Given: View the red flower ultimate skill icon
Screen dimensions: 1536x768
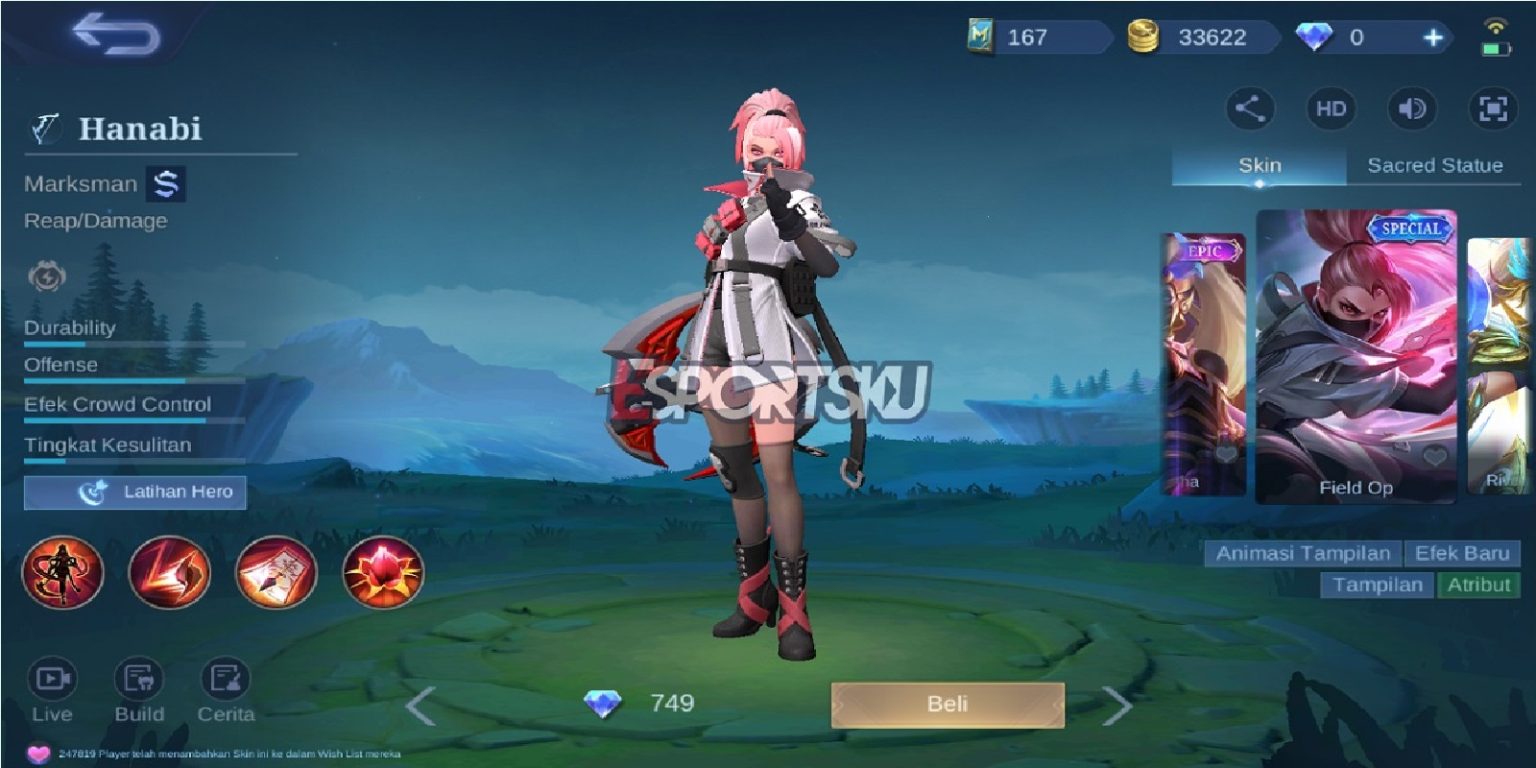Looking at the screenshot, I should click(x=385, y=572).
